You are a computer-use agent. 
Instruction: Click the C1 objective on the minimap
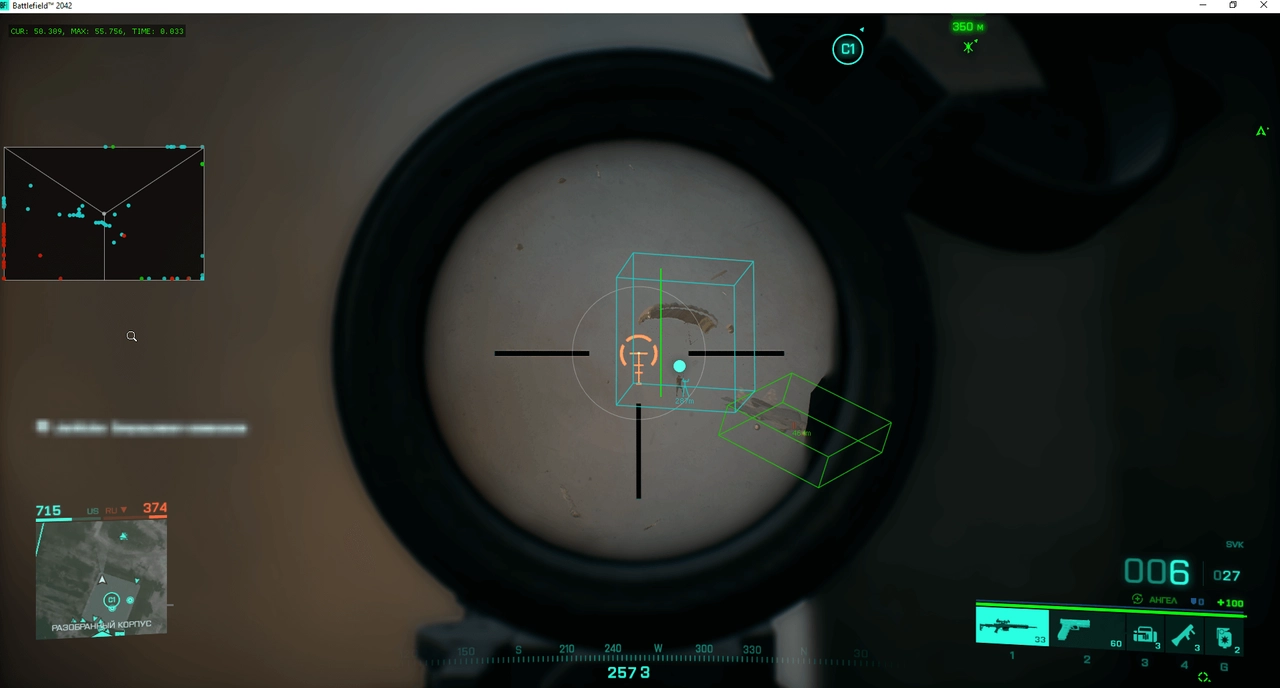pos(111,600)
